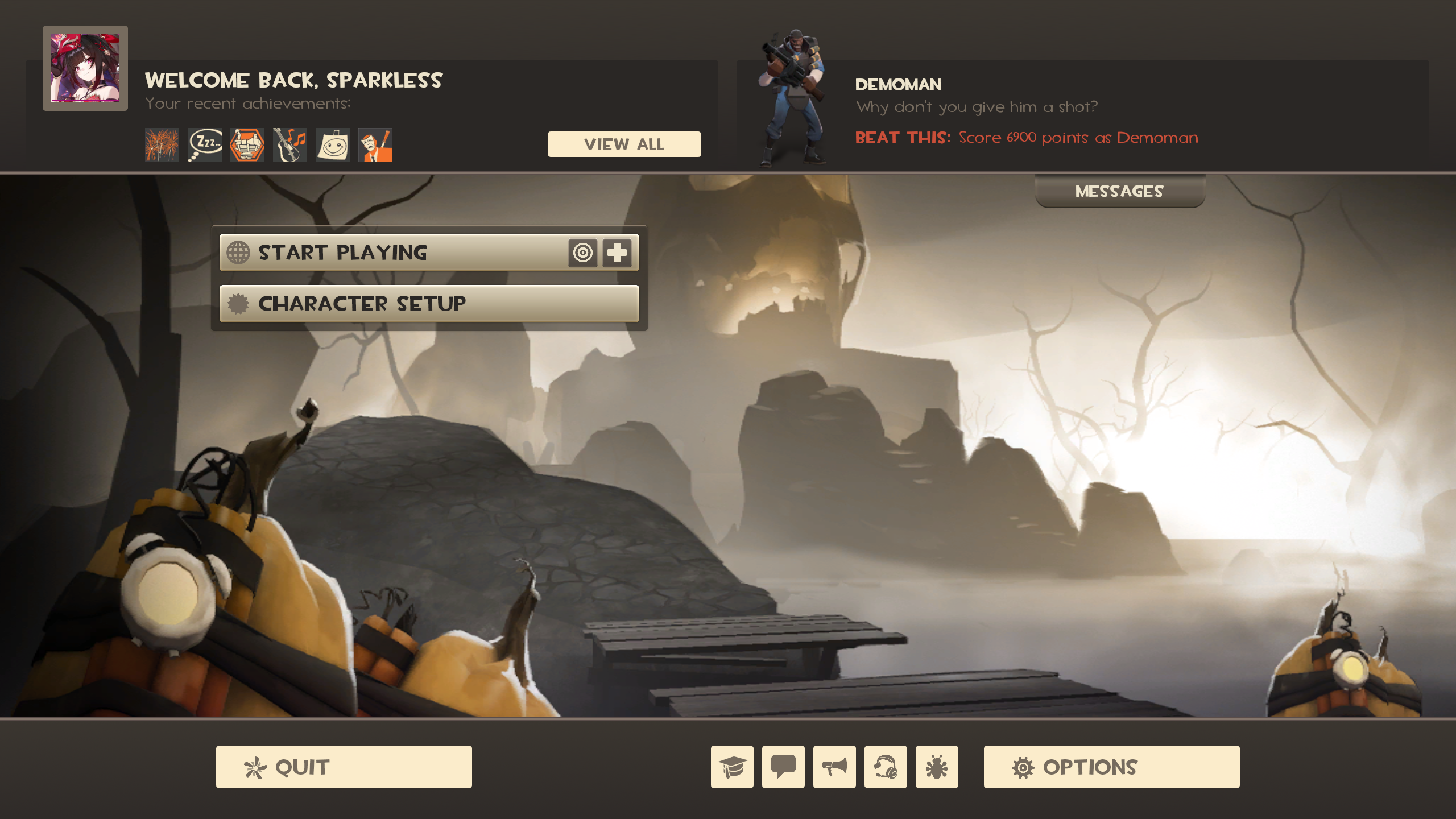Viewport: 1456px width, 819px height.
Task: Click the megaphone notifications icon
Action: tap(835, 767)
